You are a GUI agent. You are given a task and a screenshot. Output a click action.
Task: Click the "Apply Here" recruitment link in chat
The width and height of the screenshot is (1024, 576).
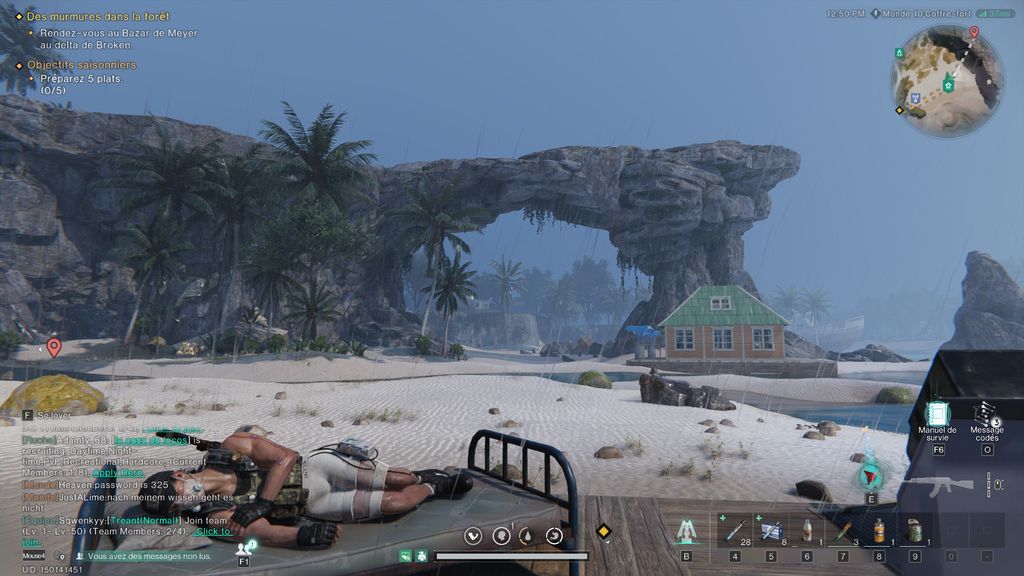coord(118,471)
